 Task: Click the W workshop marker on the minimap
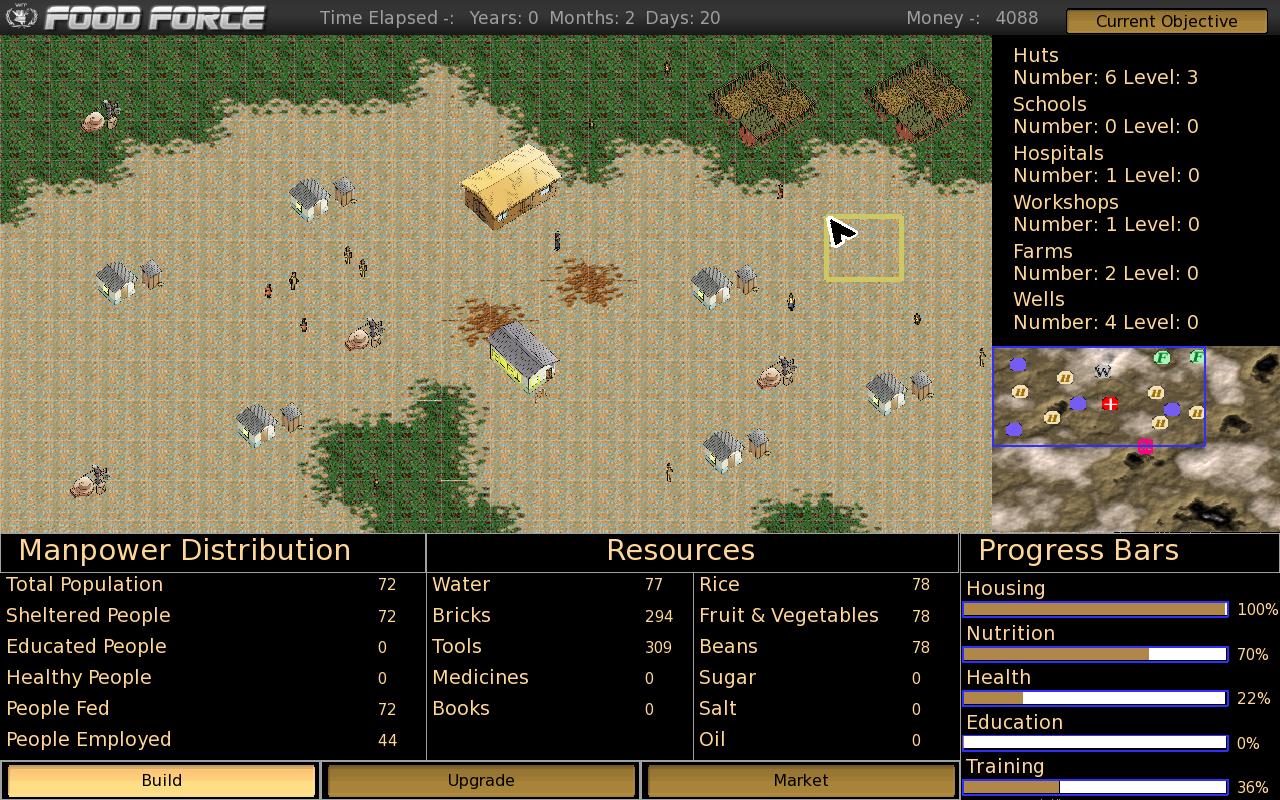click(x=1103, y=371)
